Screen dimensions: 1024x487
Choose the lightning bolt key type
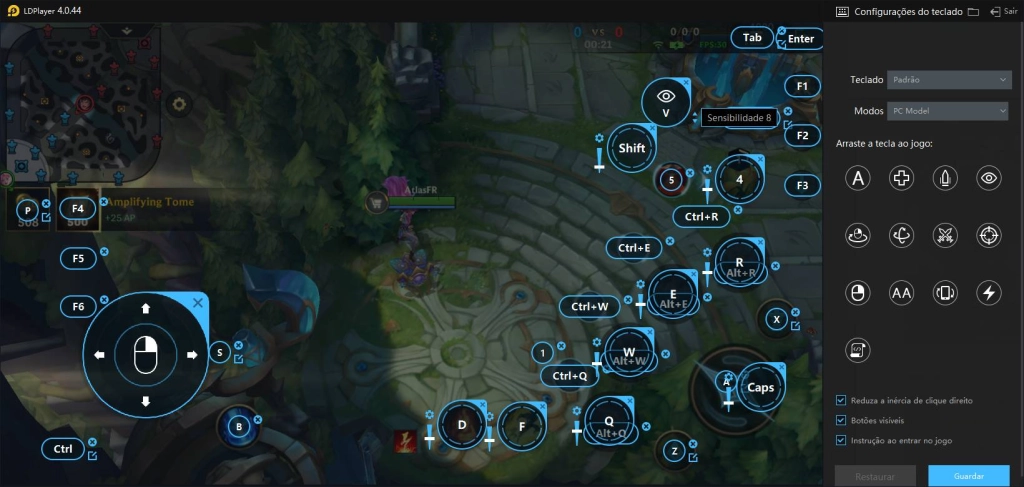pos(988,293)
